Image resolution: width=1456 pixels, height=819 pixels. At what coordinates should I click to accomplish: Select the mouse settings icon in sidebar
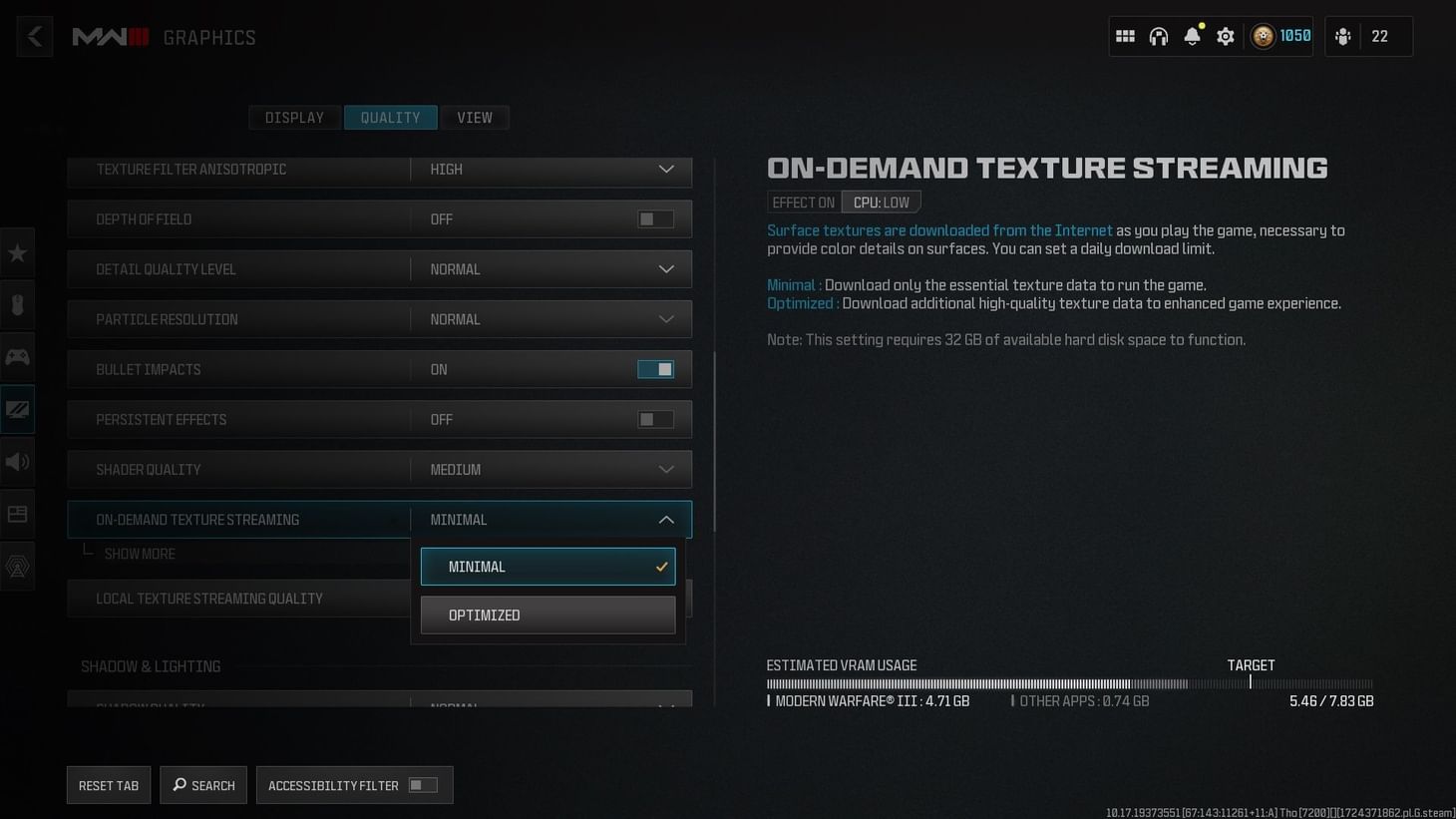[x=17, y=305]
